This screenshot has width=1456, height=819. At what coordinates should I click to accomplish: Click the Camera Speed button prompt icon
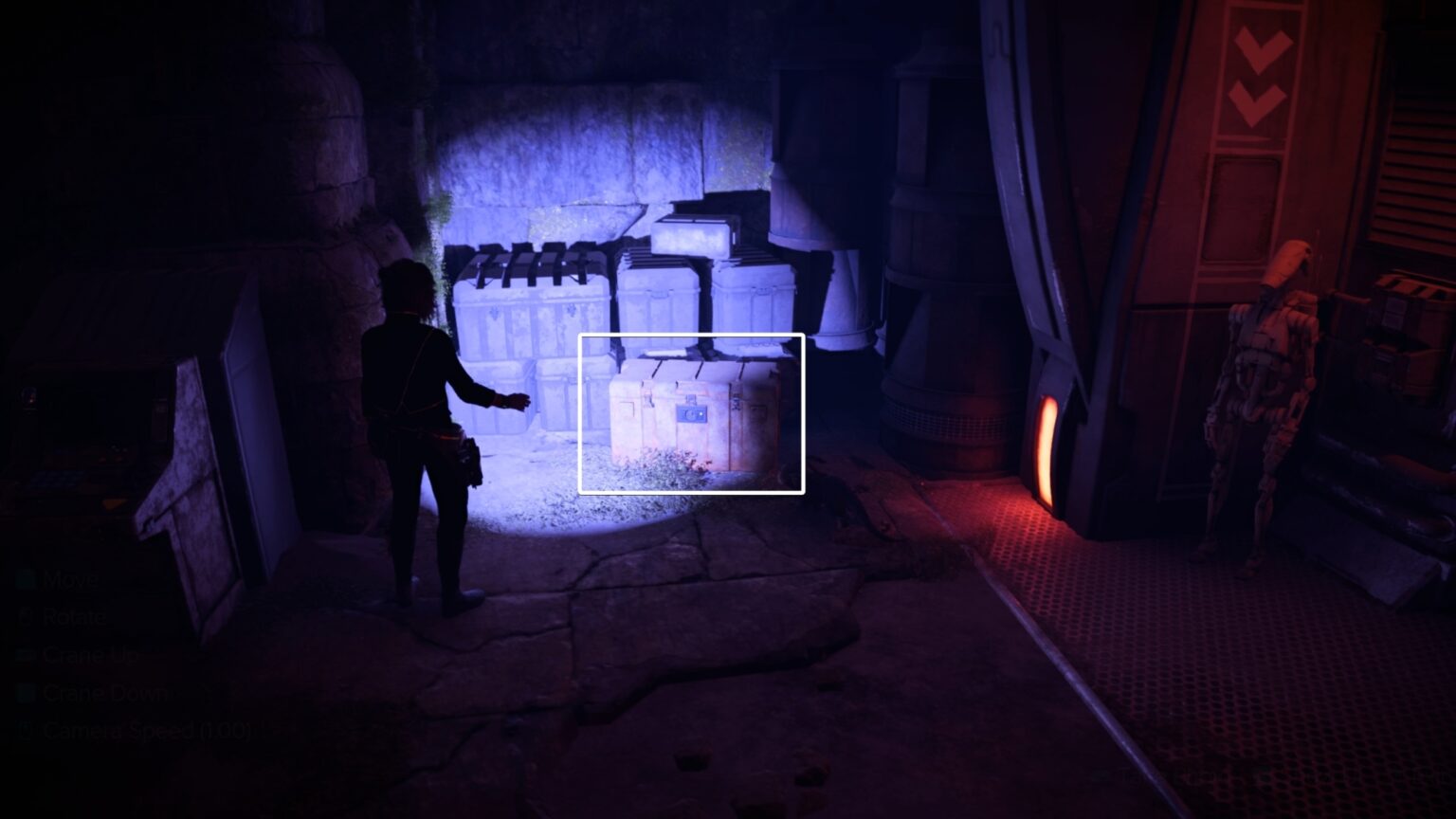[26, 731]
